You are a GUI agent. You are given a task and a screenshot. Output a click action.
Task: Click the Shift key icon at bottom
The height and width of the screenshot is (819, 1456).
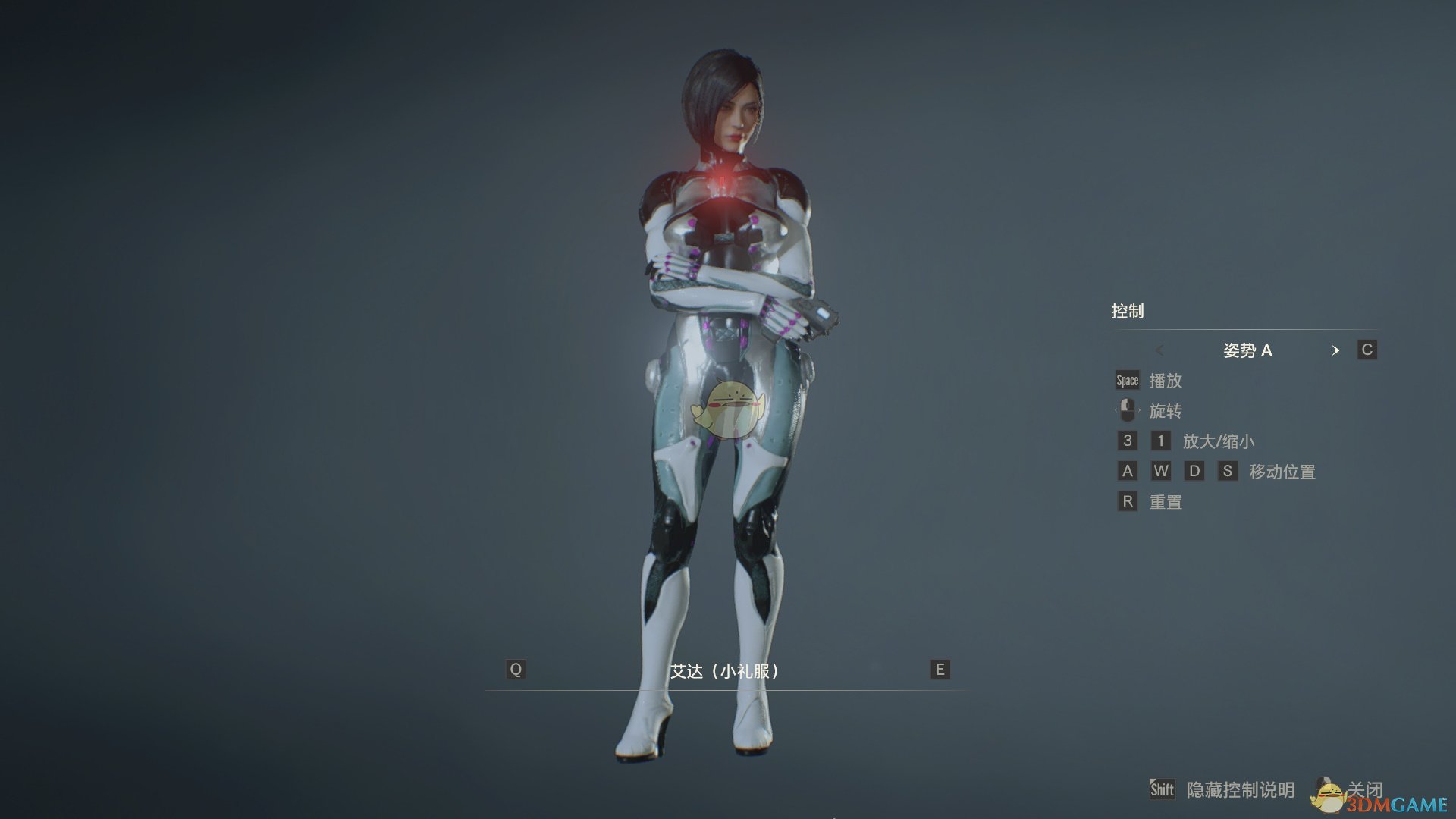(x=1161, y=789)
